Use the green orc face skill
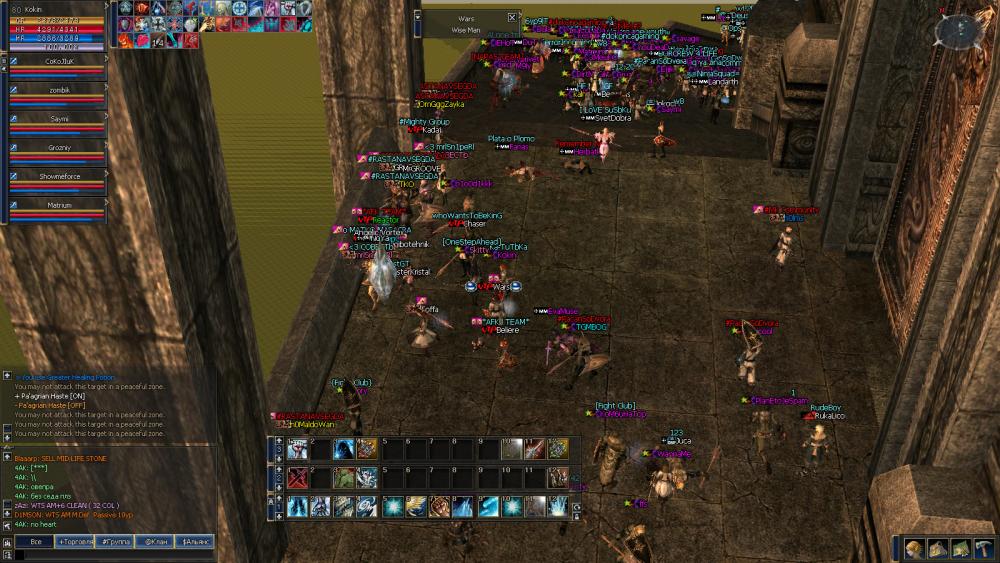Screen dimensions: 1000x563 (344, 478)
